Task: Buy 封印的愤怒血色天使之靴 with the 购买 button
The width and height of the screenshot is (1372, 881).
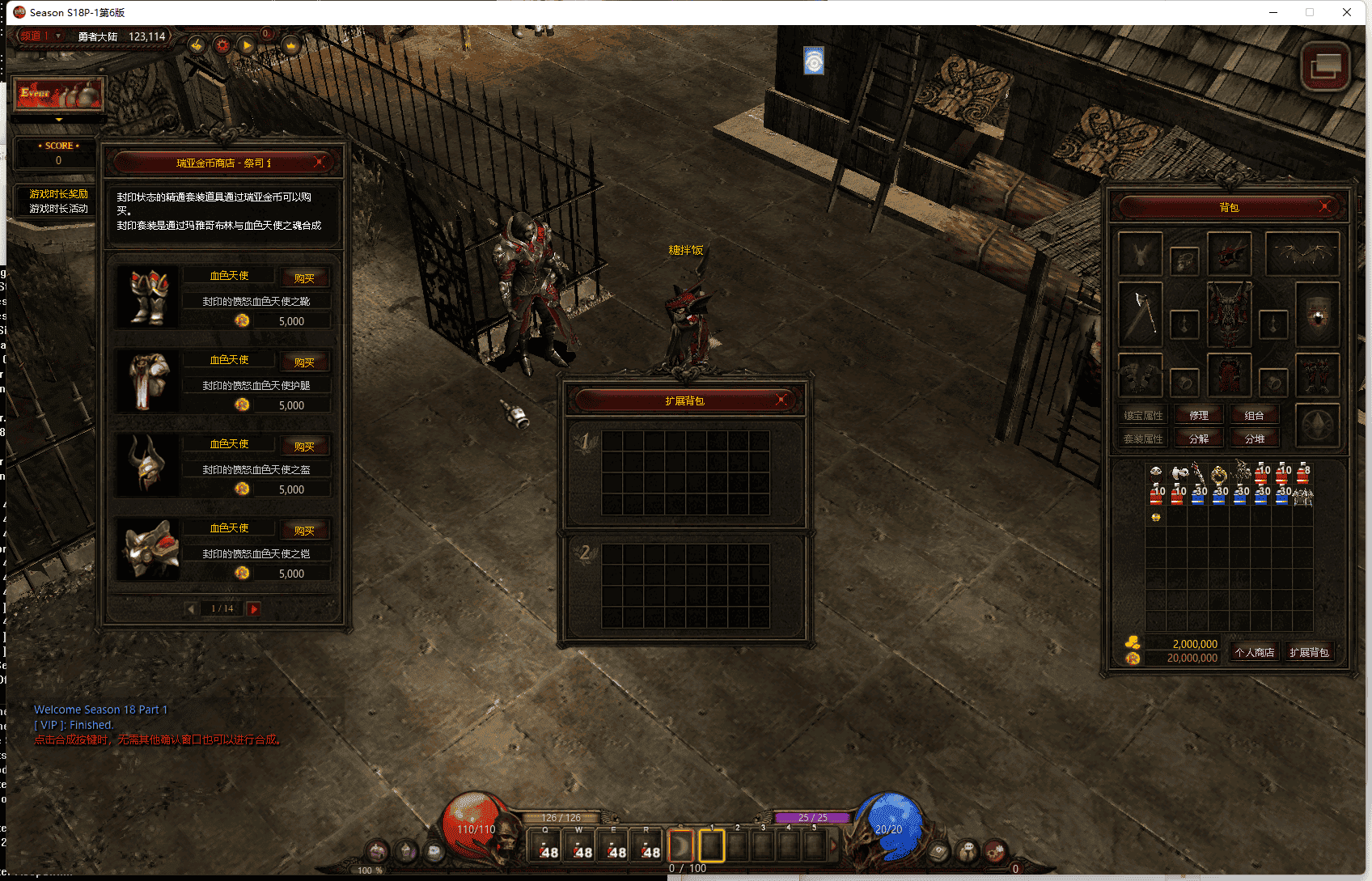Action: click(x=305, y=277)
